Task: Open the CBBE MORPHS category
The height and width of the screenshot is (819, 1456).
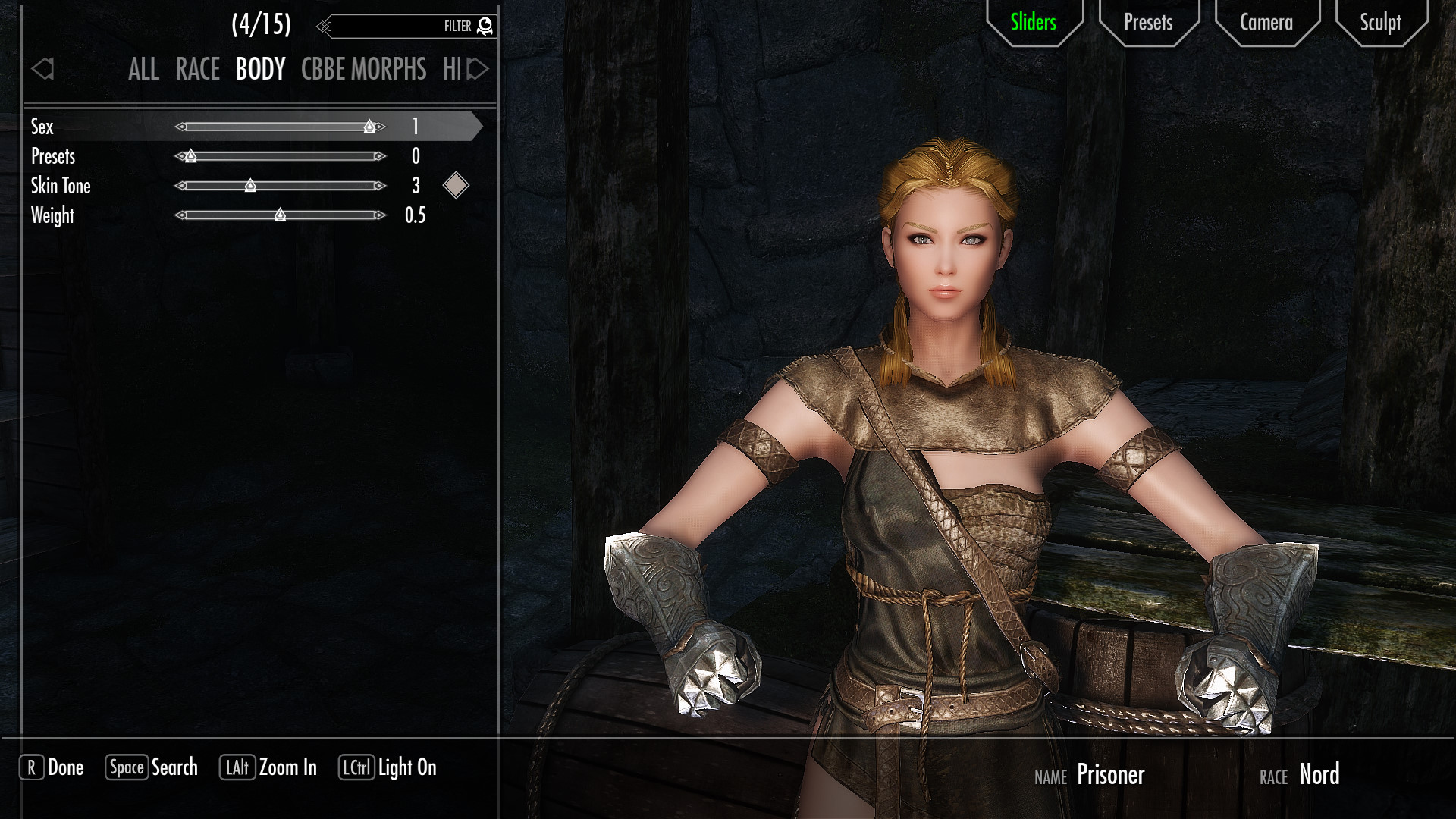Action: pyautogui.click(x=363, y=70)
